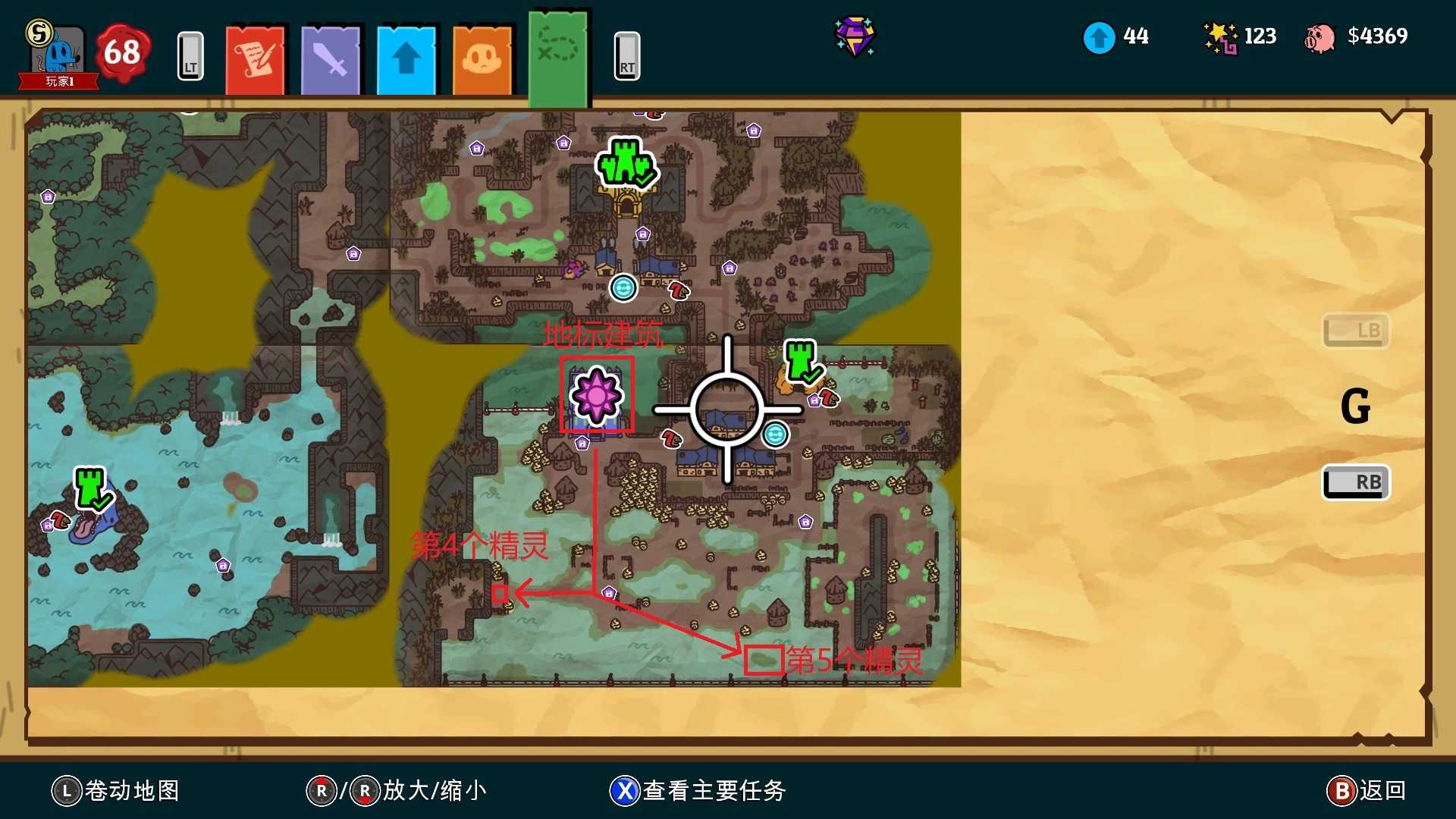Click the green castle checkmark near the lake
Image resolution: width=1456 pixels, height=819 pixels.
tap(89, 488)
